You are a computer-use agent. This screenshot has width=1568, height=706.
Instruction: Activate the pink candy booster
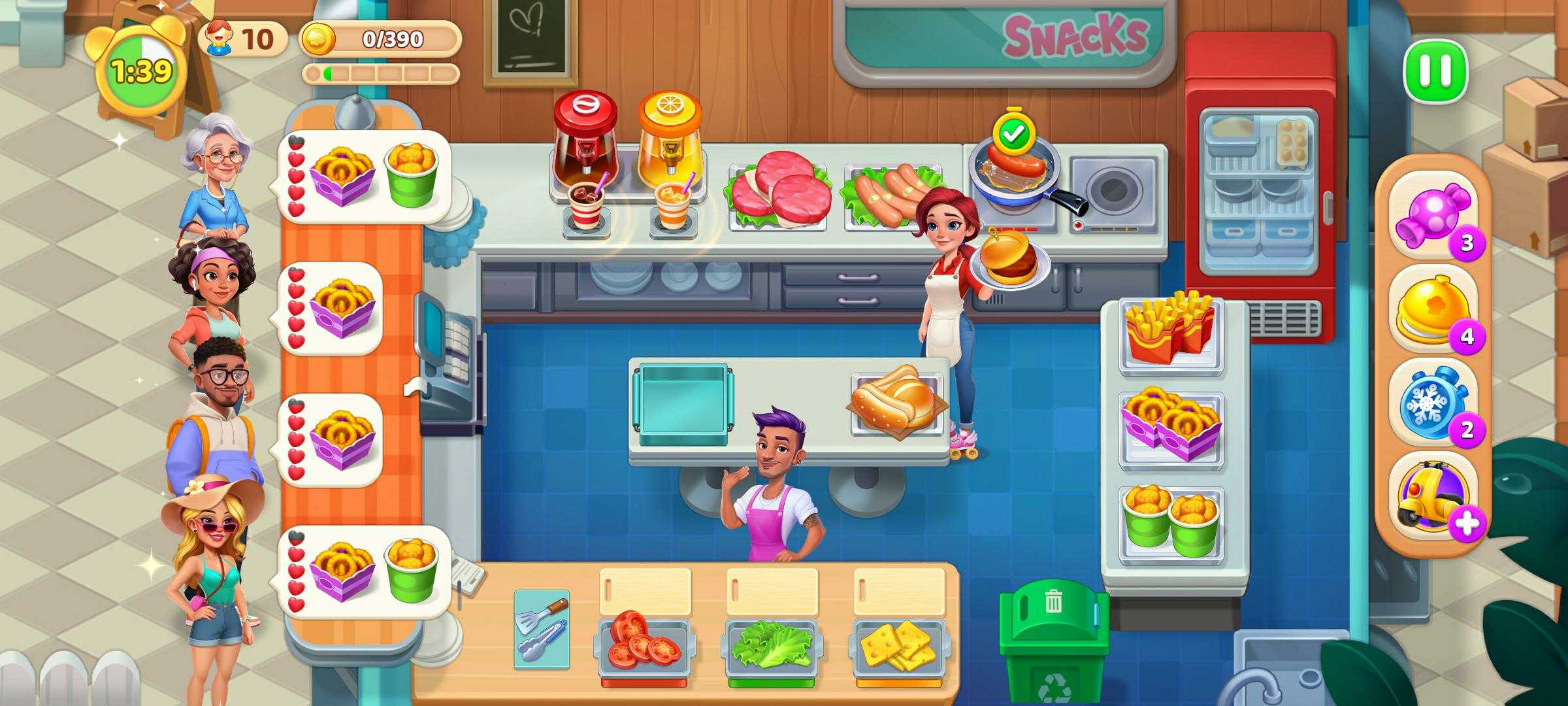point(1432,213)
